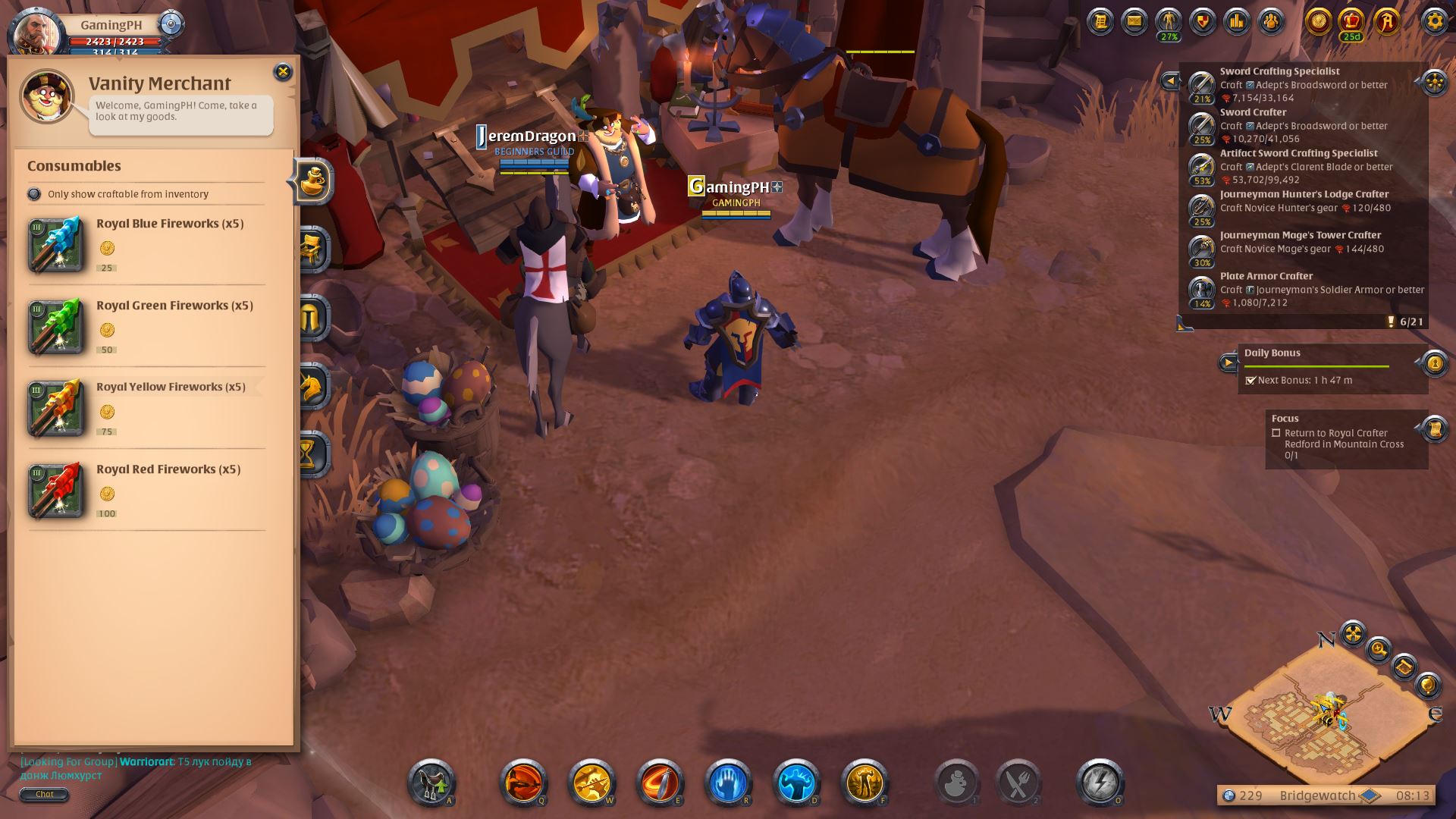The image size is (1456, 819).
Task: Open the Chat window button
Action: click(45, 794)
